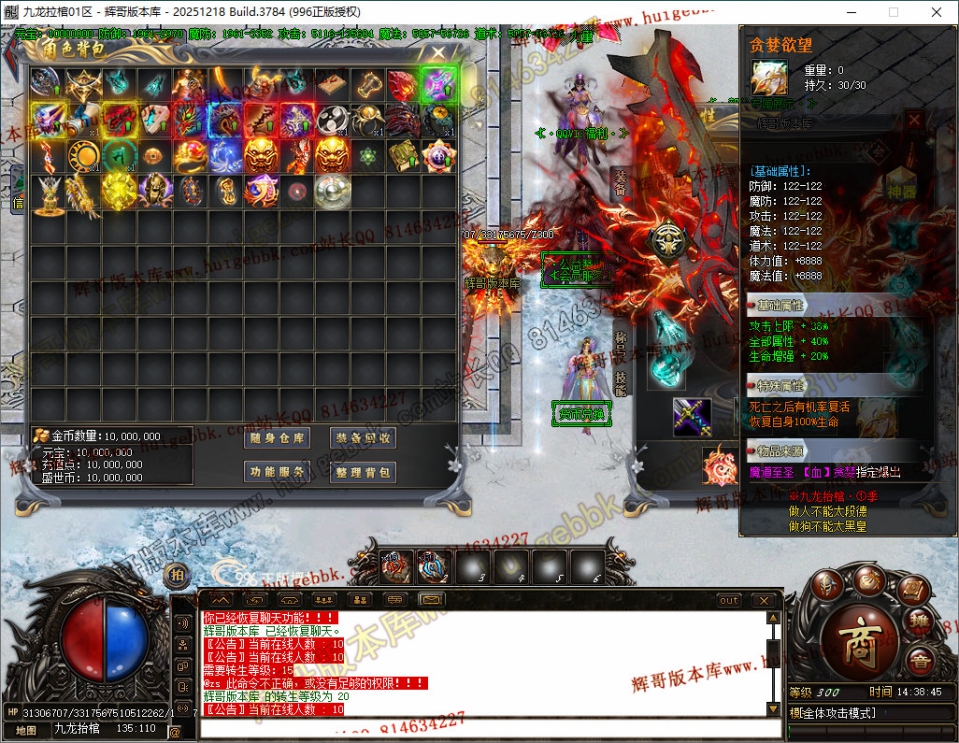
Task: Click the chat window's out button
Action: [729, 600]
